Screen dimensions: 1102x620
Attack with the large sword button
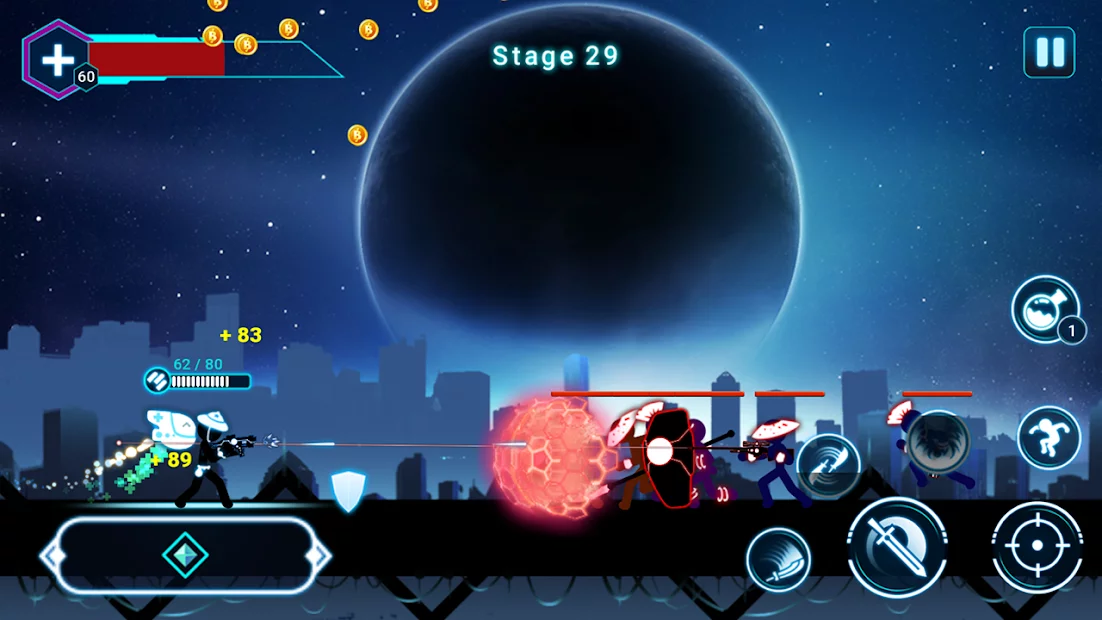[x=897, y=546]
